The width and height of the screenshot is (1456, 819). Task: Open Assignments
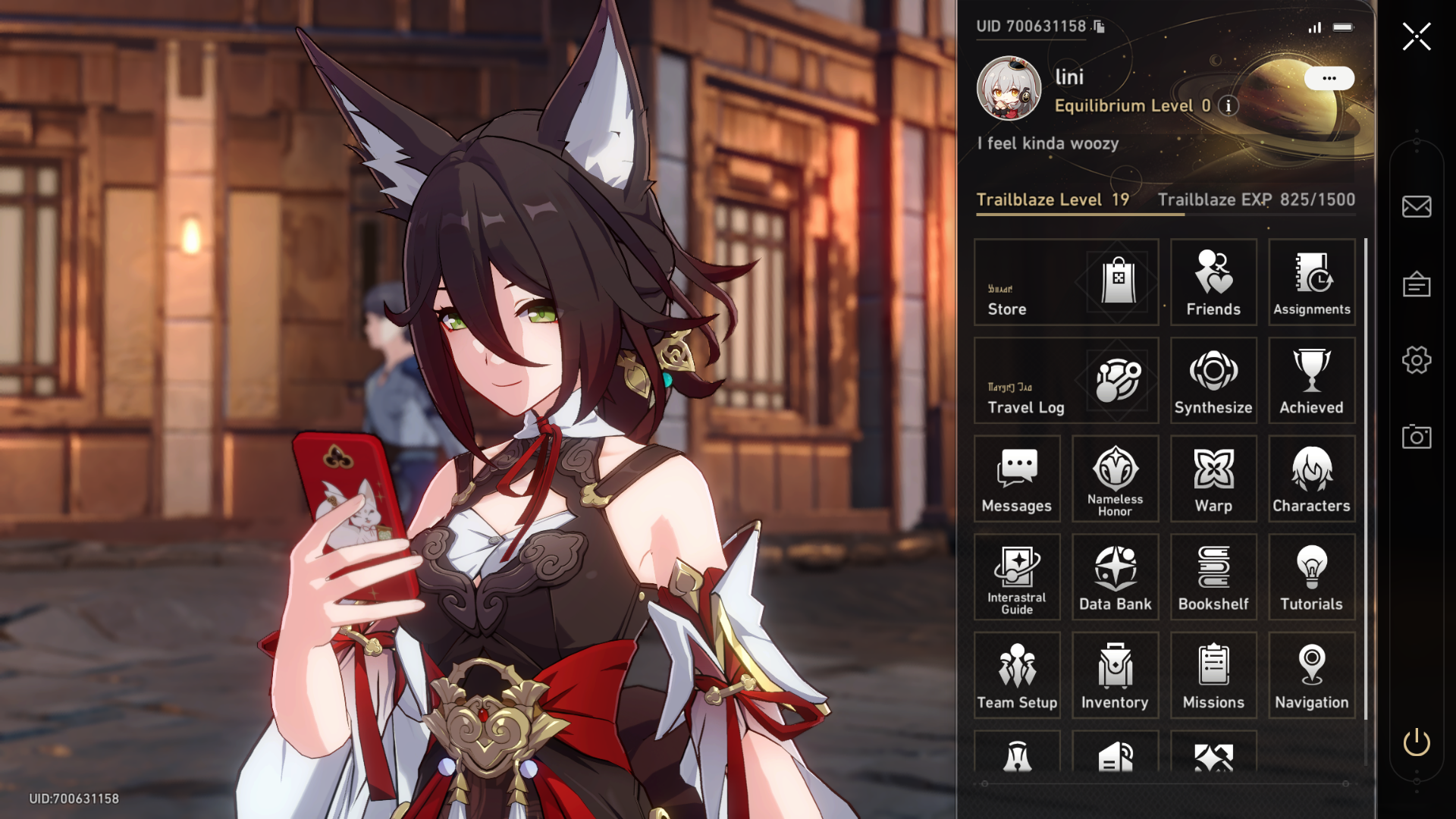tap(1311, 282)
